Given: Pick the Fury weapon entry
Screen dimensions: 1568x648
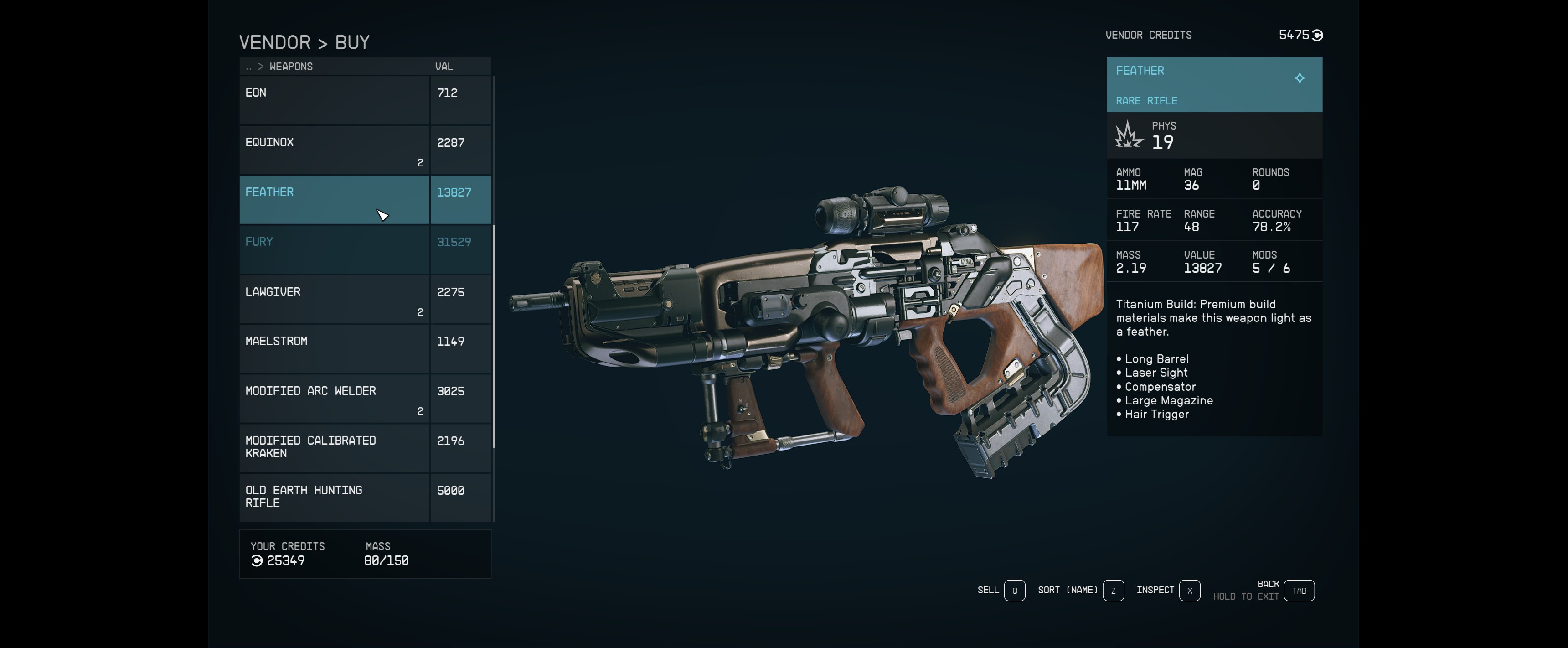Looking at the screenshot, I should pos(334,249).
